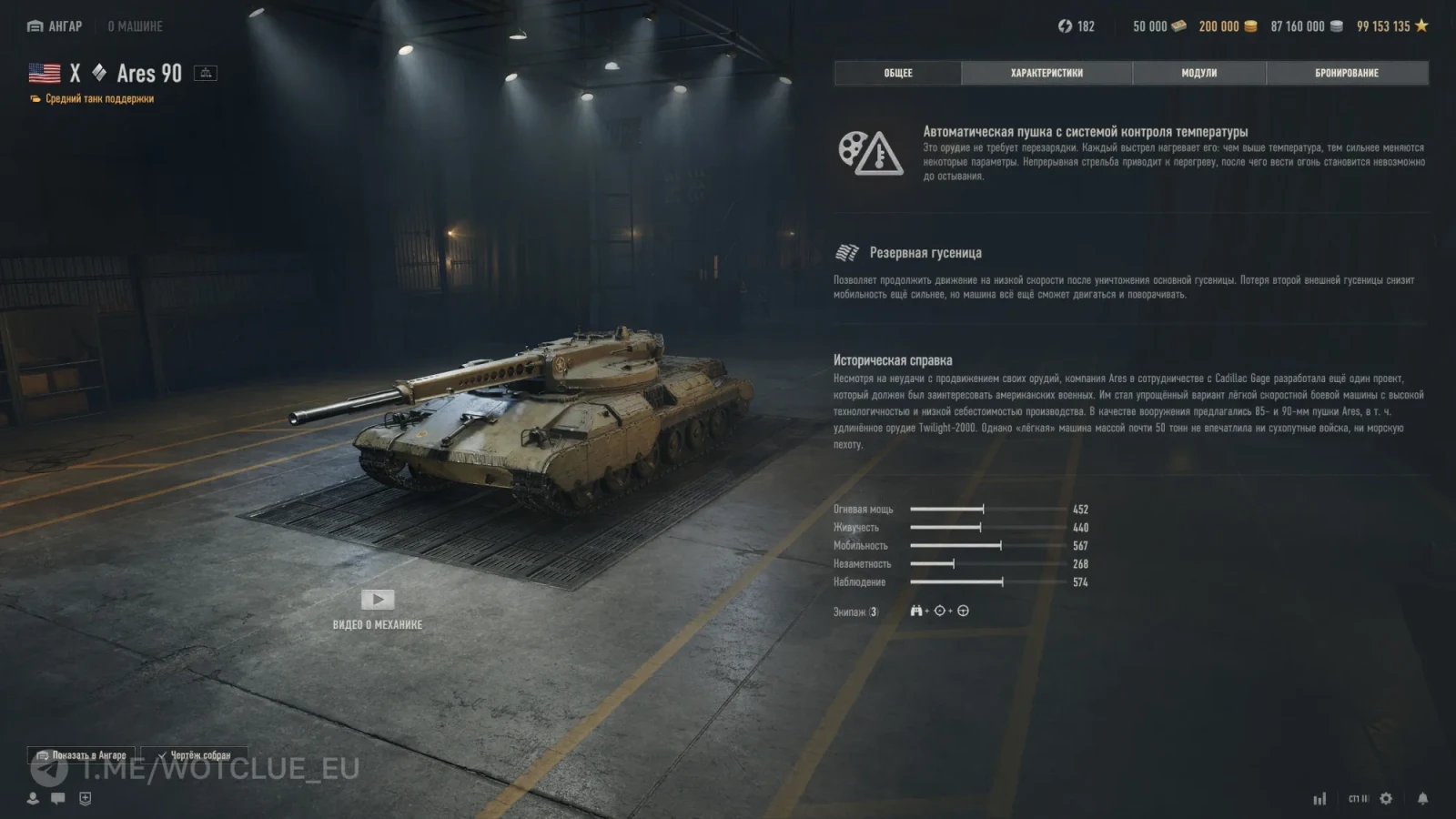Open the contacts person icon

pyautogui.click(x=33, y=798)
